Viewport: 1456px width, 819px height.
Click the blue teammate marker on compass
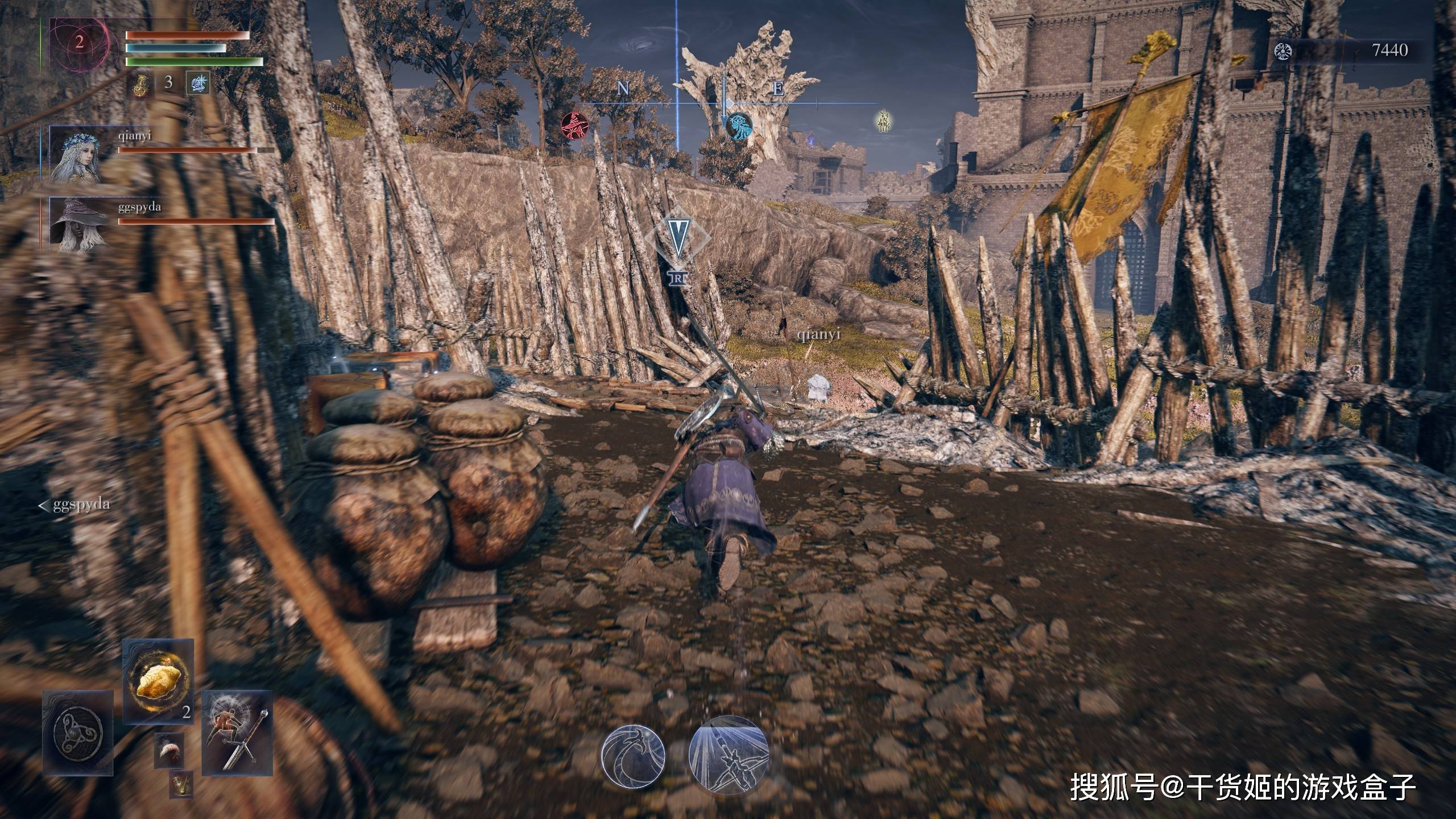click(738, 125)
